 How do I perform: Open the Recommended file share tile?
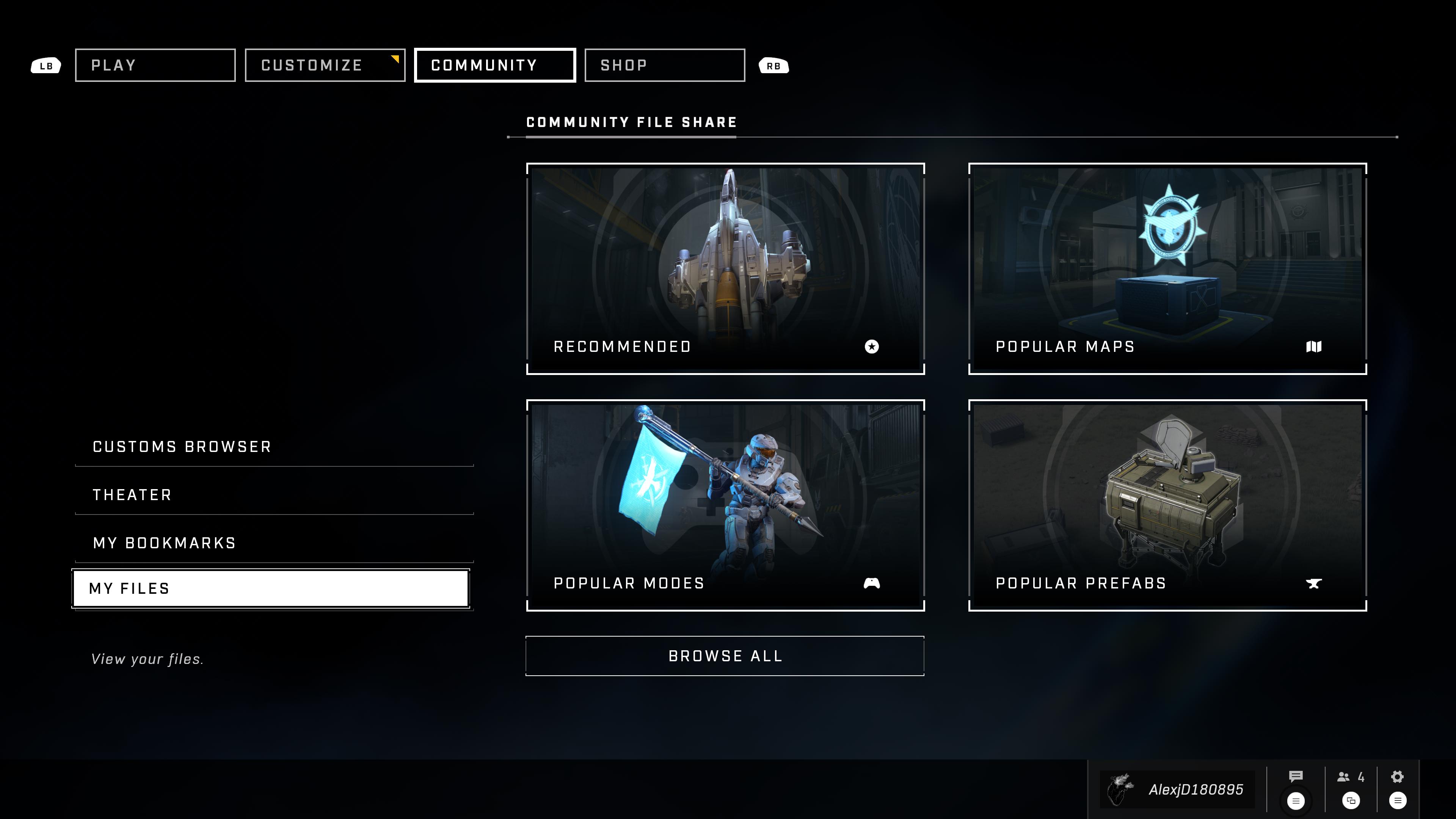click(x=725, y=268)
